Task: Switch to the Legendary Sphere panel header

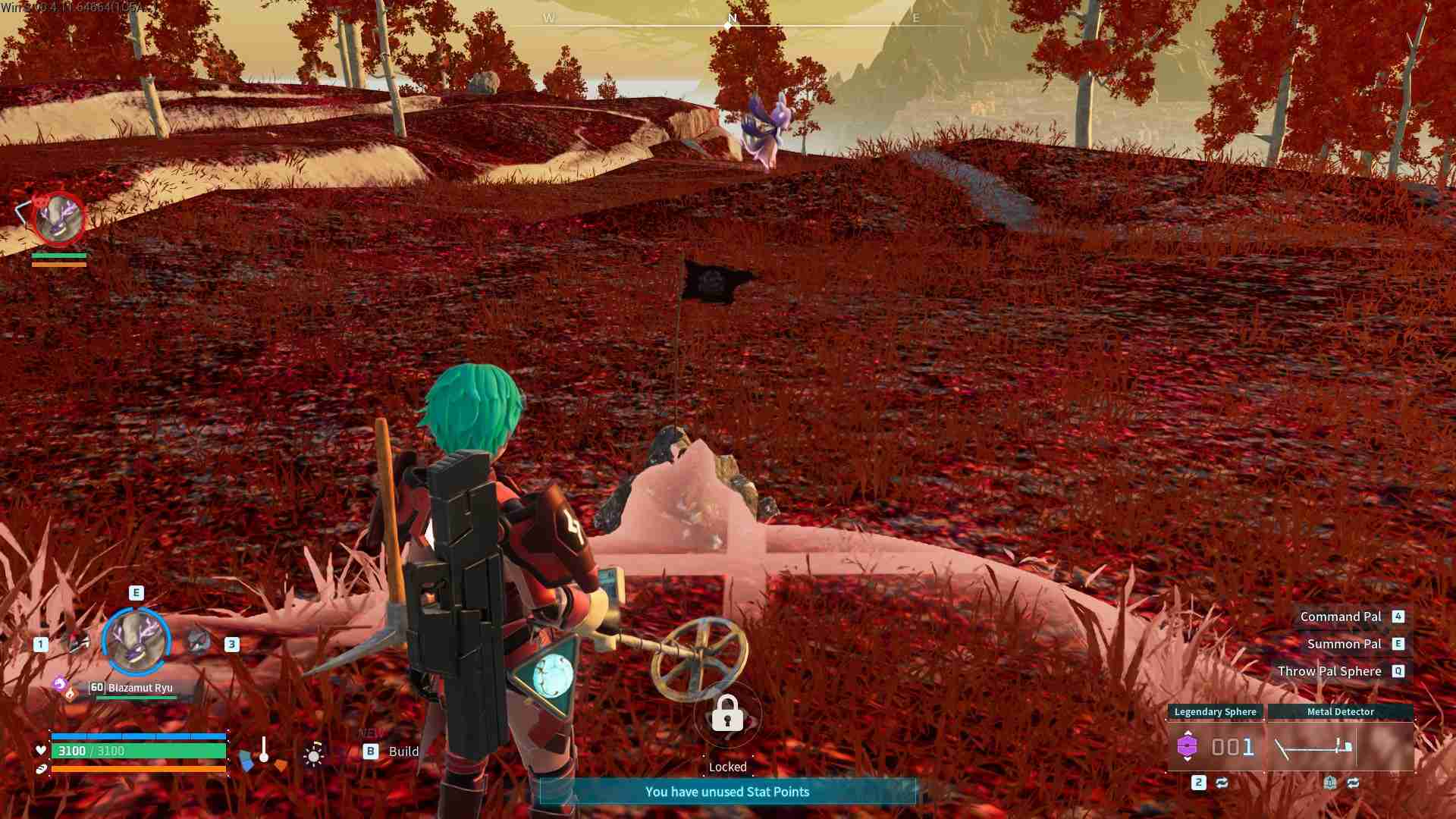Action: pyautogui.click(x=1215, y=711)
